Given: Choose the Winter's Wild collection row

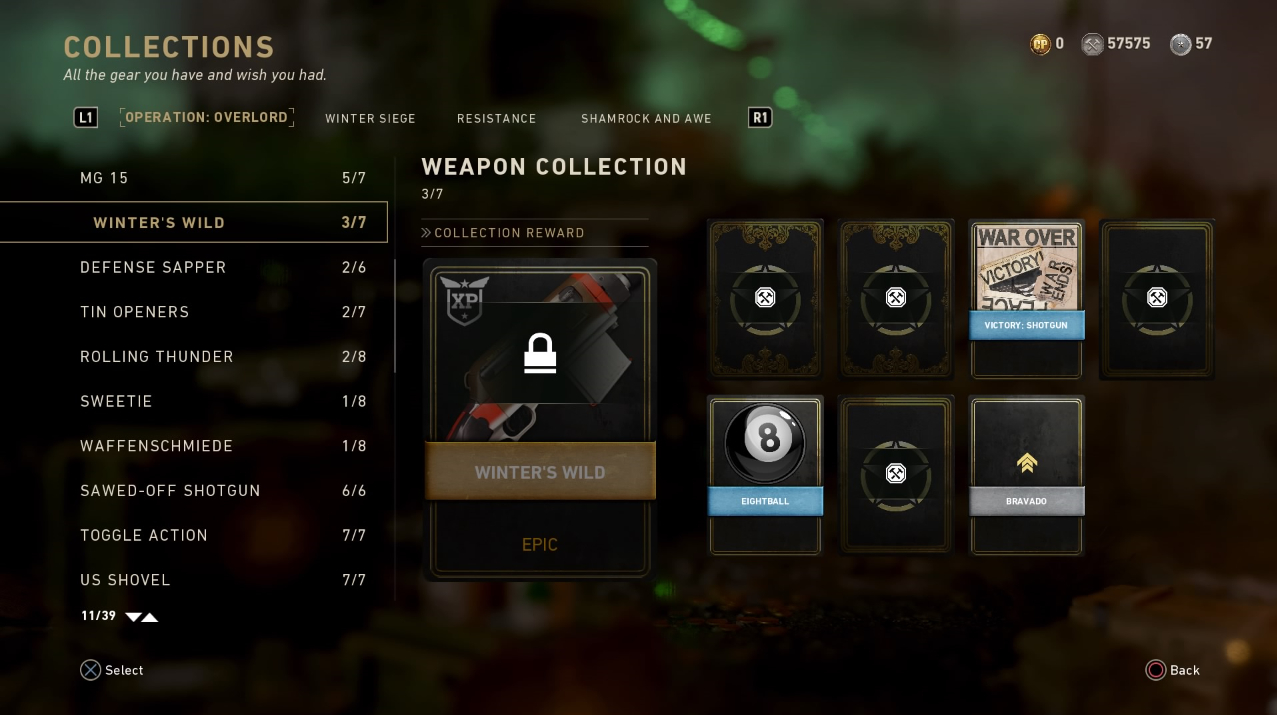Looking at the screenshot, I should (x=193, y=222).
